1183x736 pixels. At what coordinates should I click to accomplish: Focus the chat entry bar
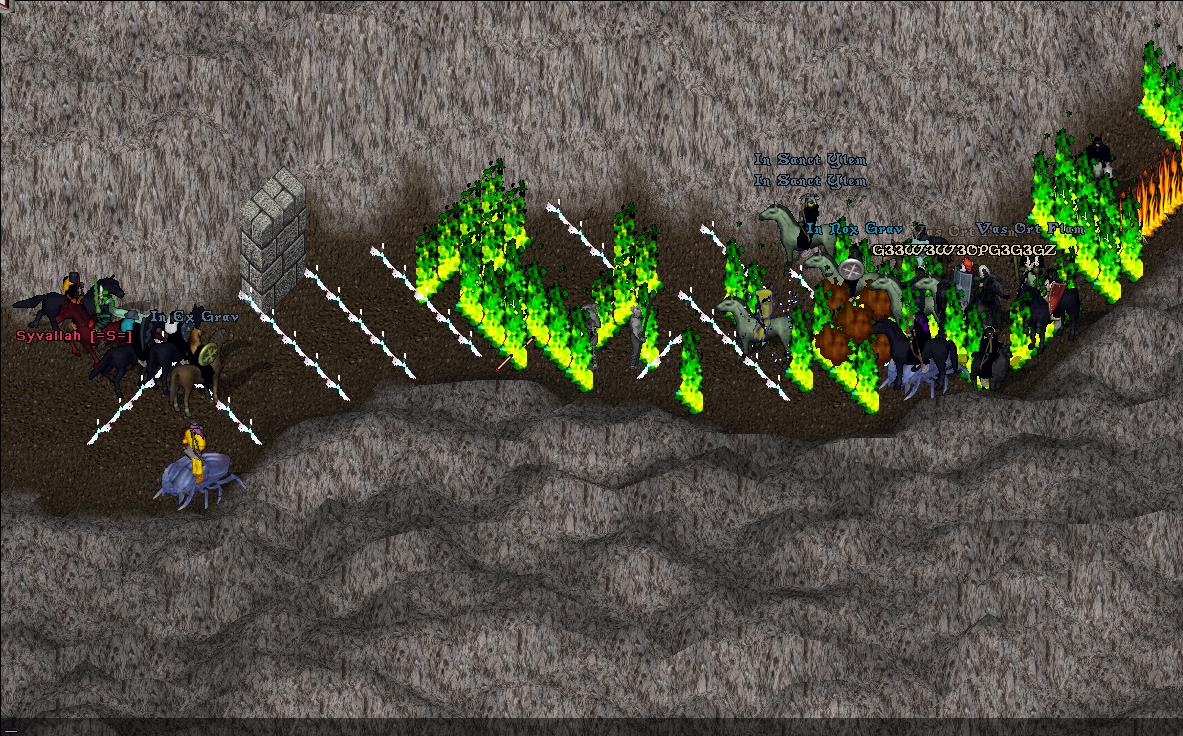[x=591, y=727]
